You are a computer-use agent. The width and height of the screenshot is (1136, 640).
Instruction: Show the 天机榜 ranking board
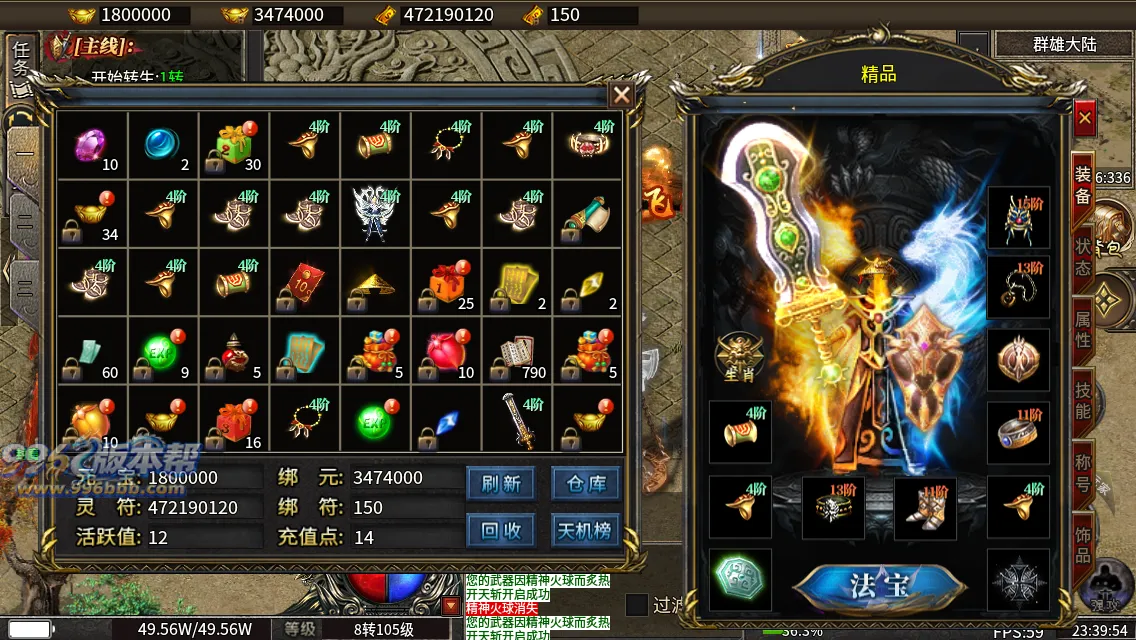(586, 530)
